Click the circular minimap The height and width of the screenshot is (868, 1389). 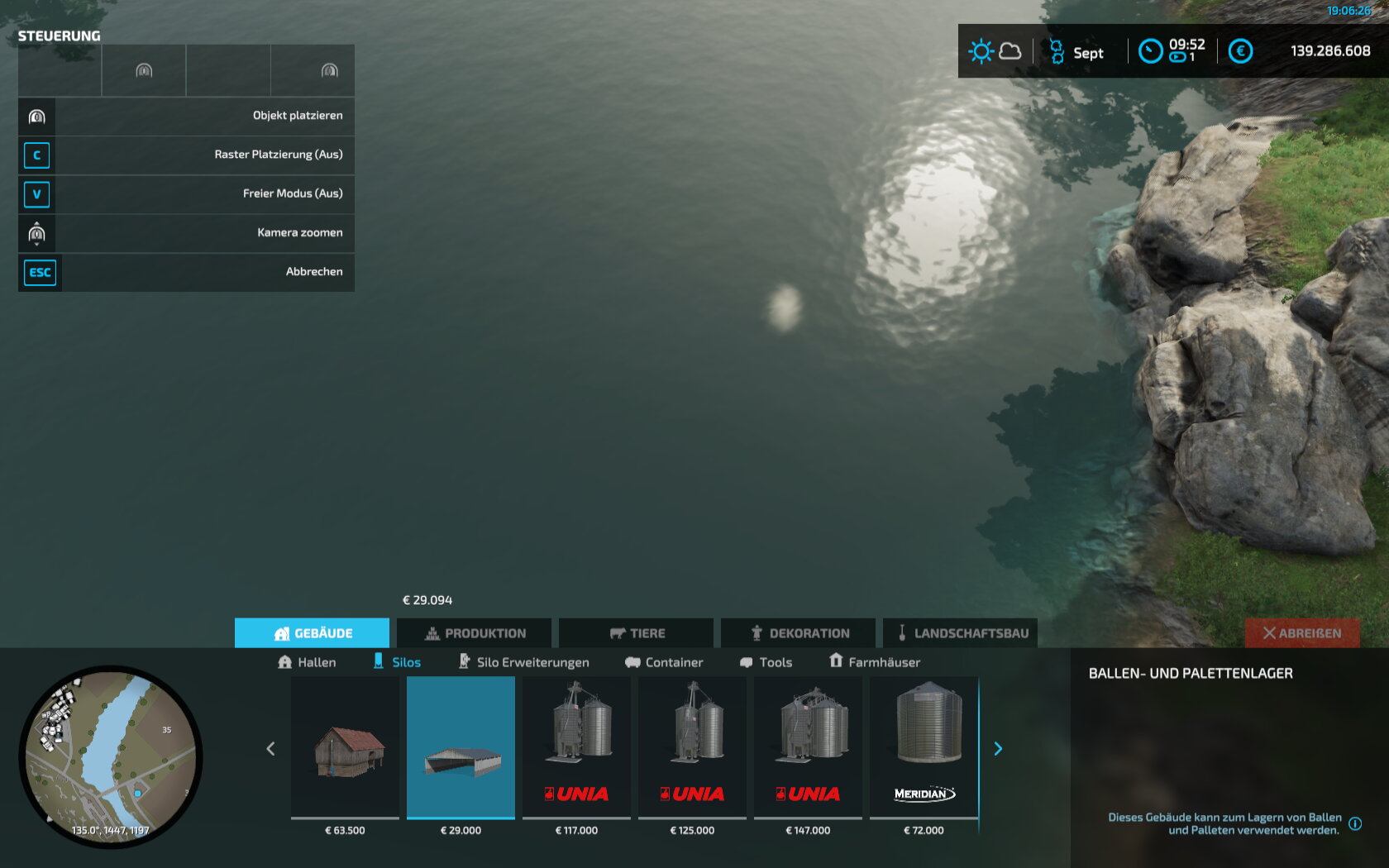point(110,756)
